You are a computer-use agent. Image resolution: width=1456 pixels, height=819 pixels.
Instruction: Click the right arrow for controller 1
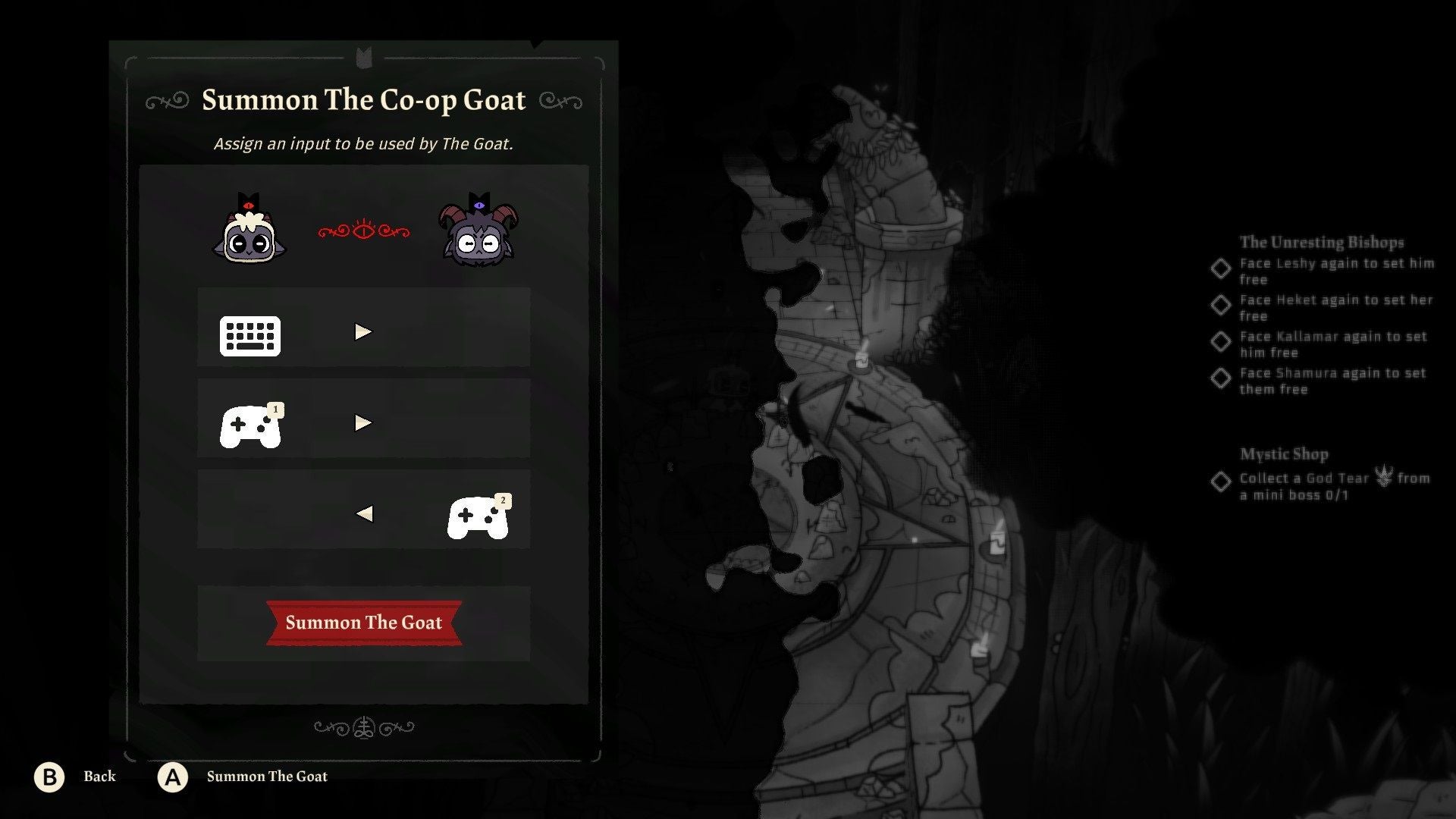click(x=364, y=423)
